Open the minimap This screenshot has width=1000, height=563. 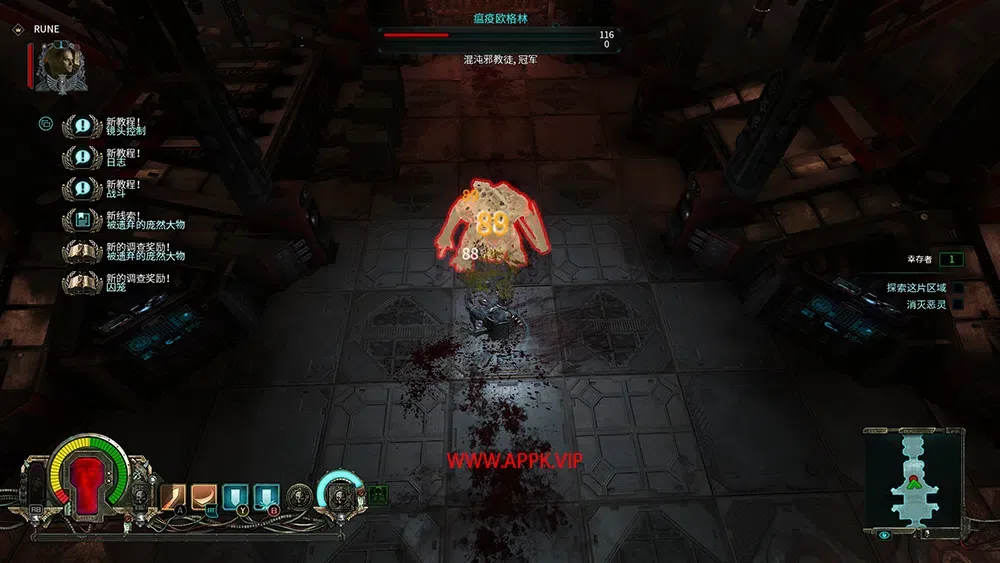point(915,477)
